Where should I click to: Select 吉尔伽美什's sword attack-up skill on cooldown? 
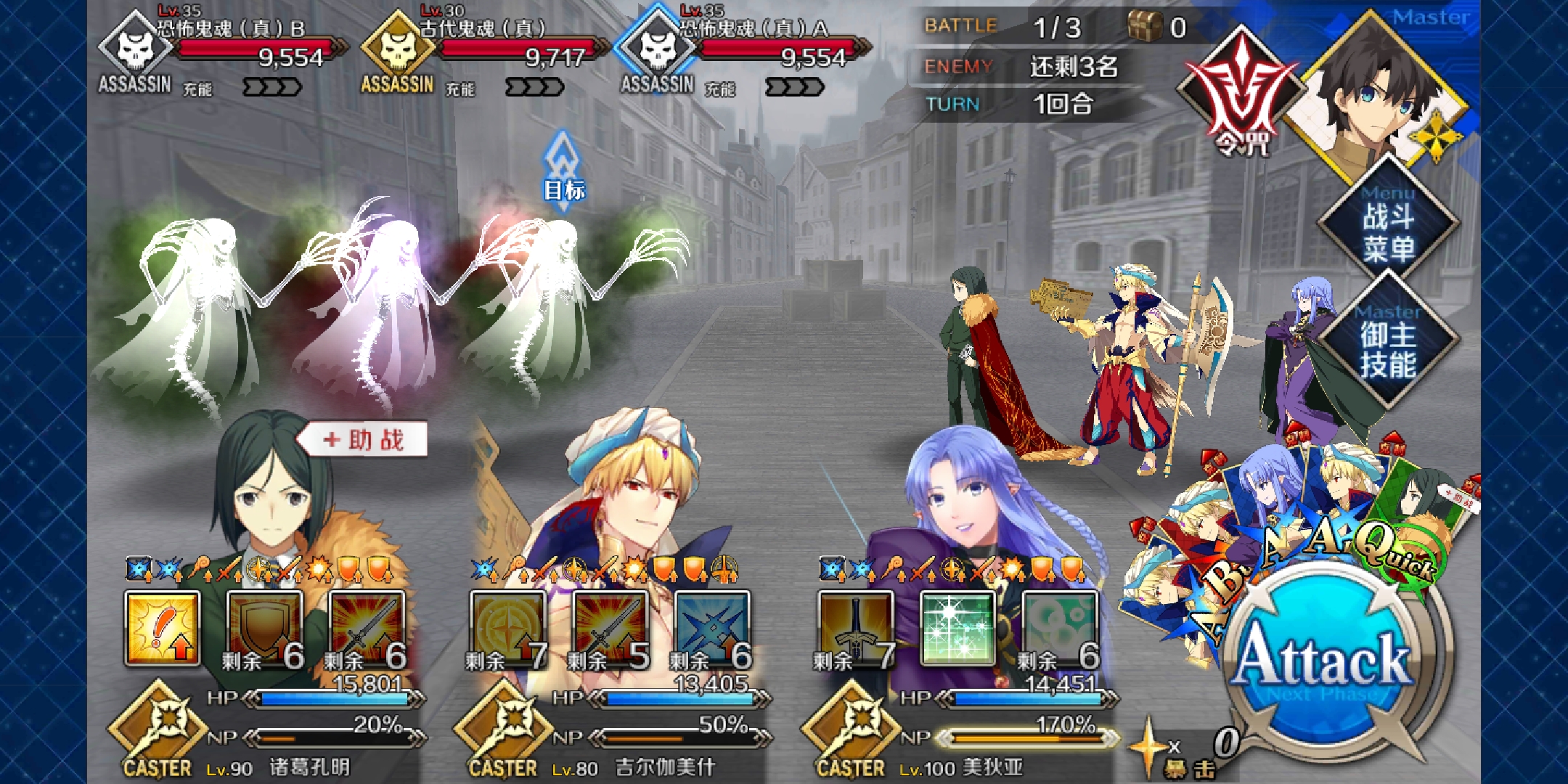pyautogui.click(x=610, y=629)
